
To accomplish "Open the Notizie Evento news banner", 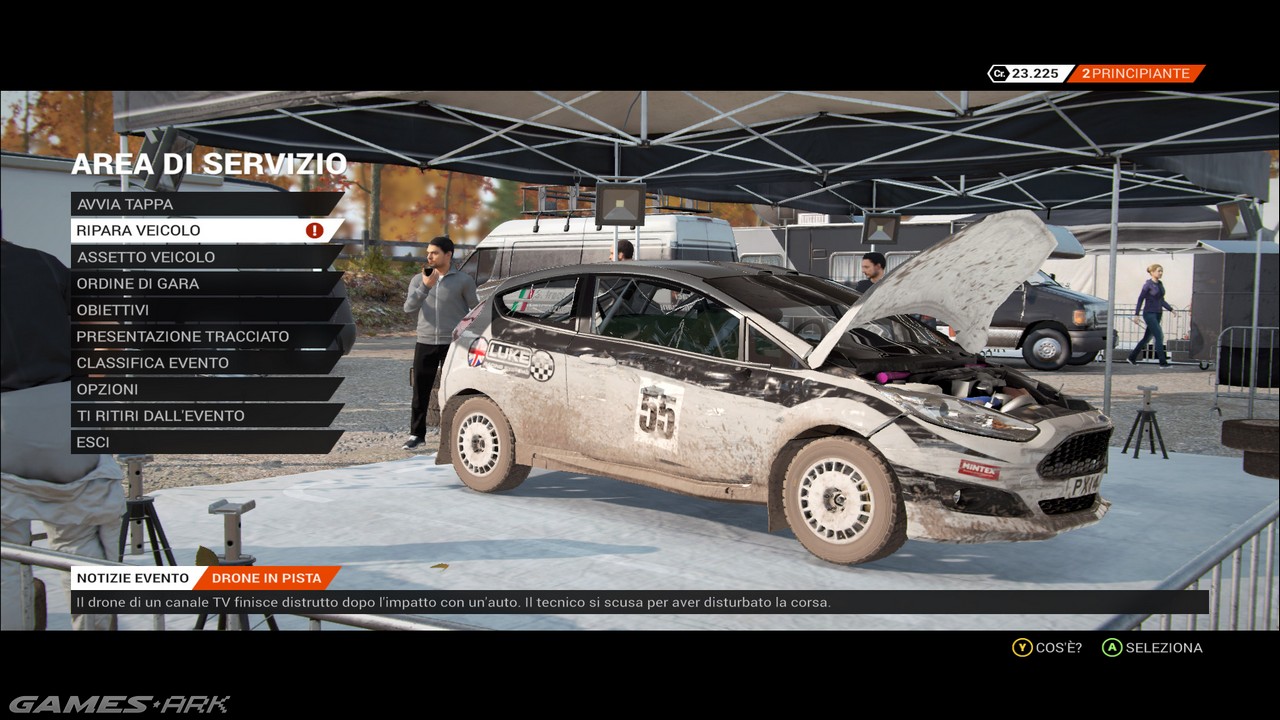I will tap(133, 578).
